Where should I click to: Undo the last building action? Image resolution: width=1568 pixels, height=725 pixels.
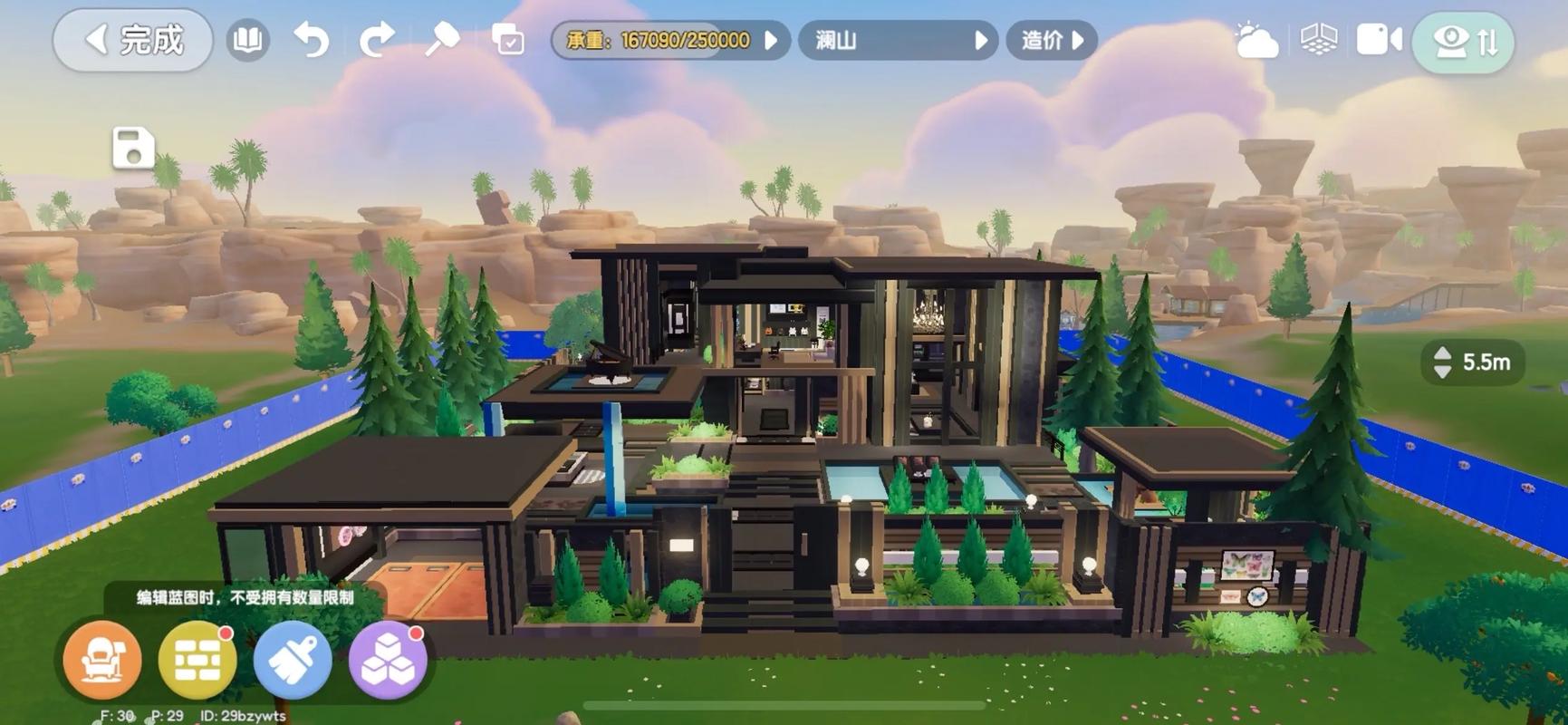[x=311, y=41]
